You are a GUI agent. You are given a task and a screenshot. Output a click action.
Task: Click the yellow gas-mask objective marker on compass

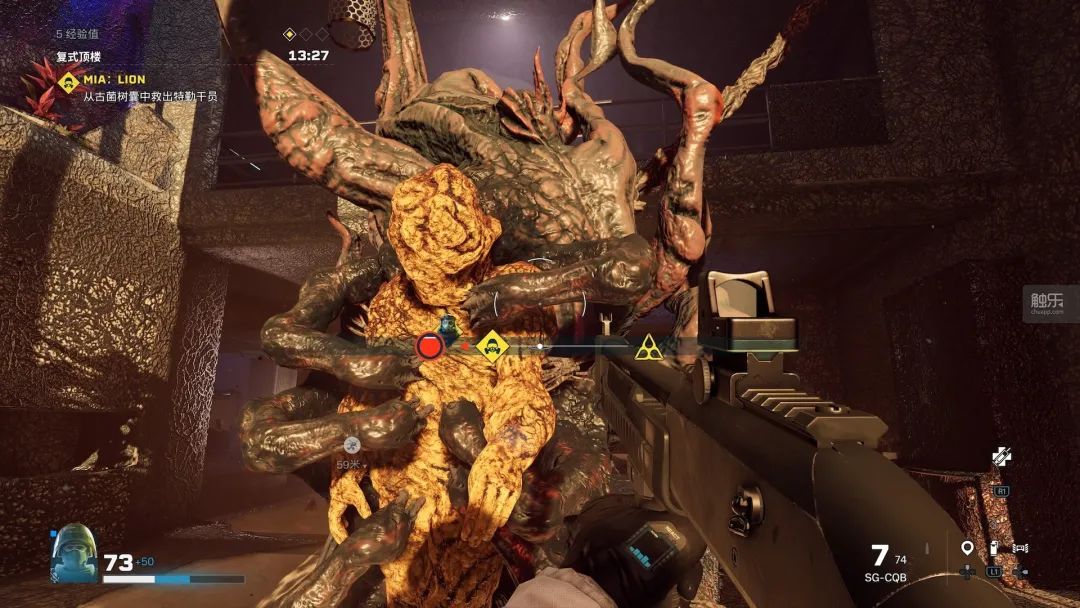pos(490,347)
